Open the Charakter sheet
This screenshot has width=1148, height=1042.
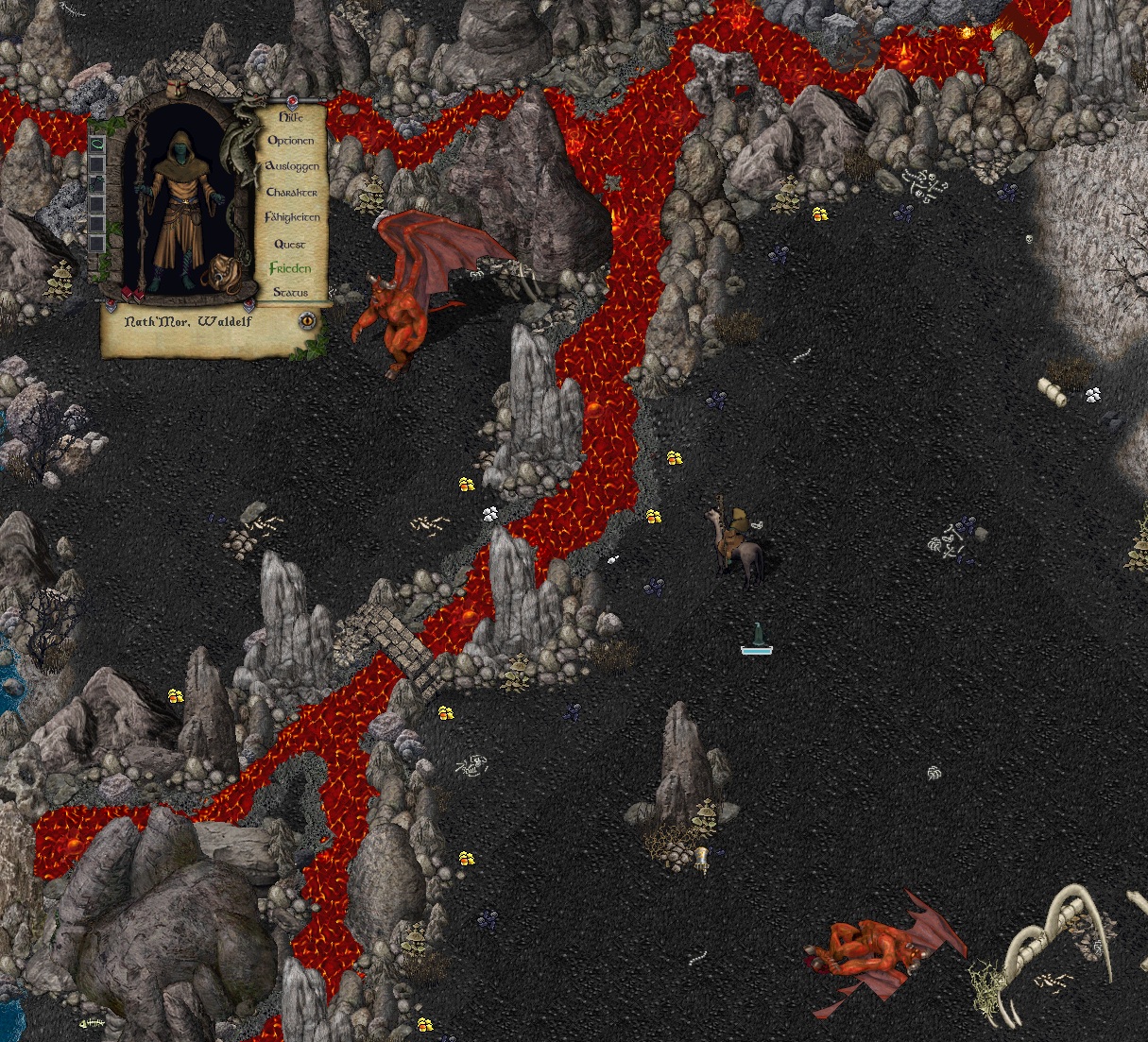pos(292,192)
